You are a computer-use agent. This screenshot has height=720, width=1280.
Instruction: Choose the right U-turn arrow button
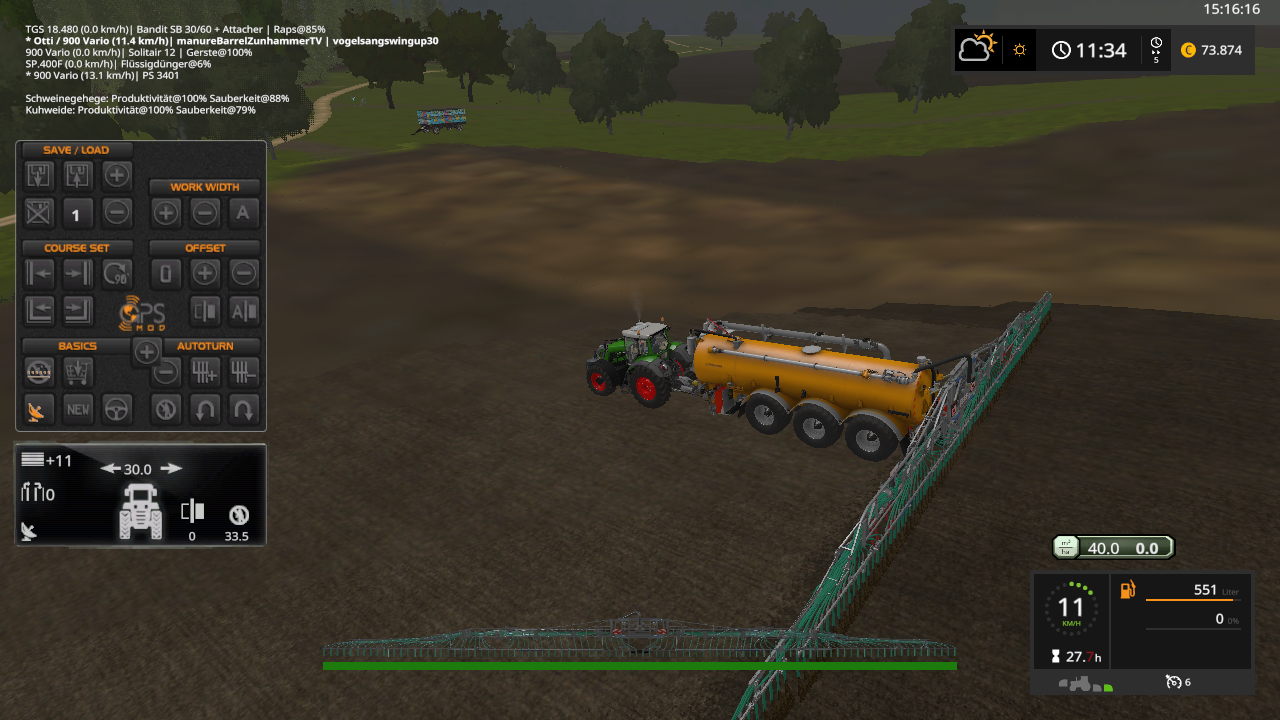(x=243, y=408)
